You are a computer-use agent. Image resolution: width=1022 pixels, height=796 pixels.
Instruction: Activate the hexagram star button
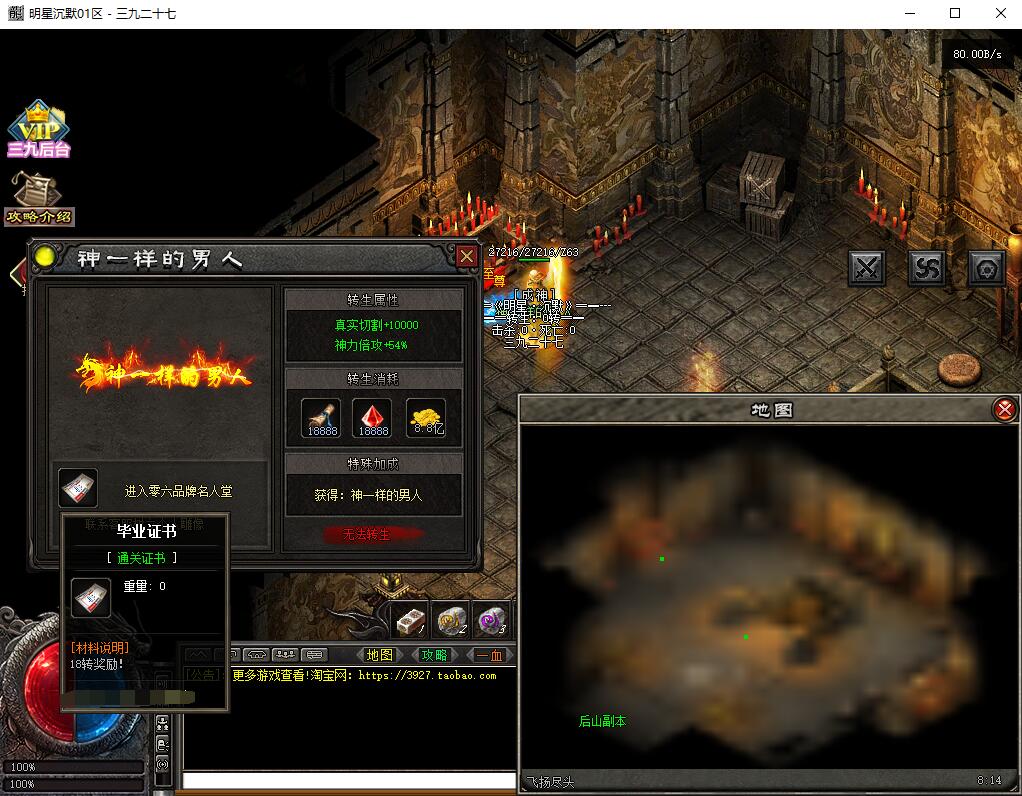coord(987,267)
